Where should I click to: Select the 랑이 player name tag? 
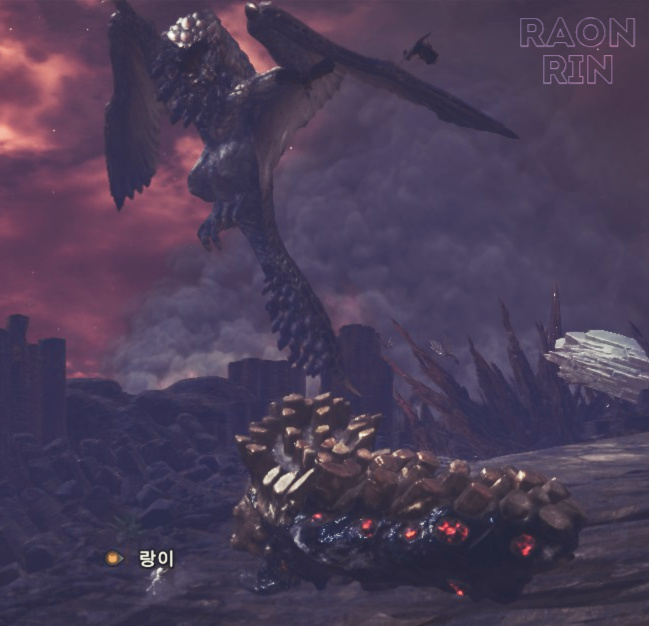tap(155, 558)
